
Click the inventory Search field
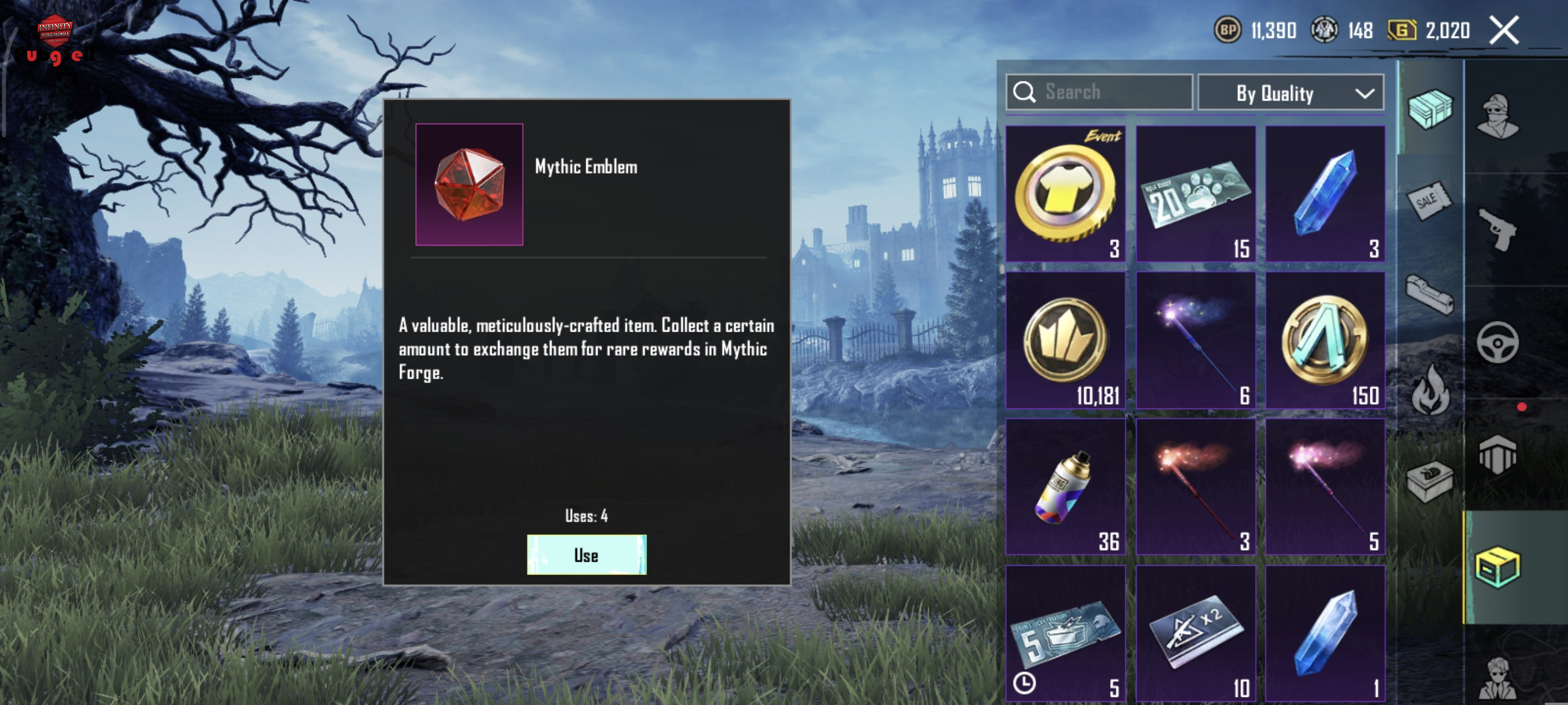(1099, 92)
